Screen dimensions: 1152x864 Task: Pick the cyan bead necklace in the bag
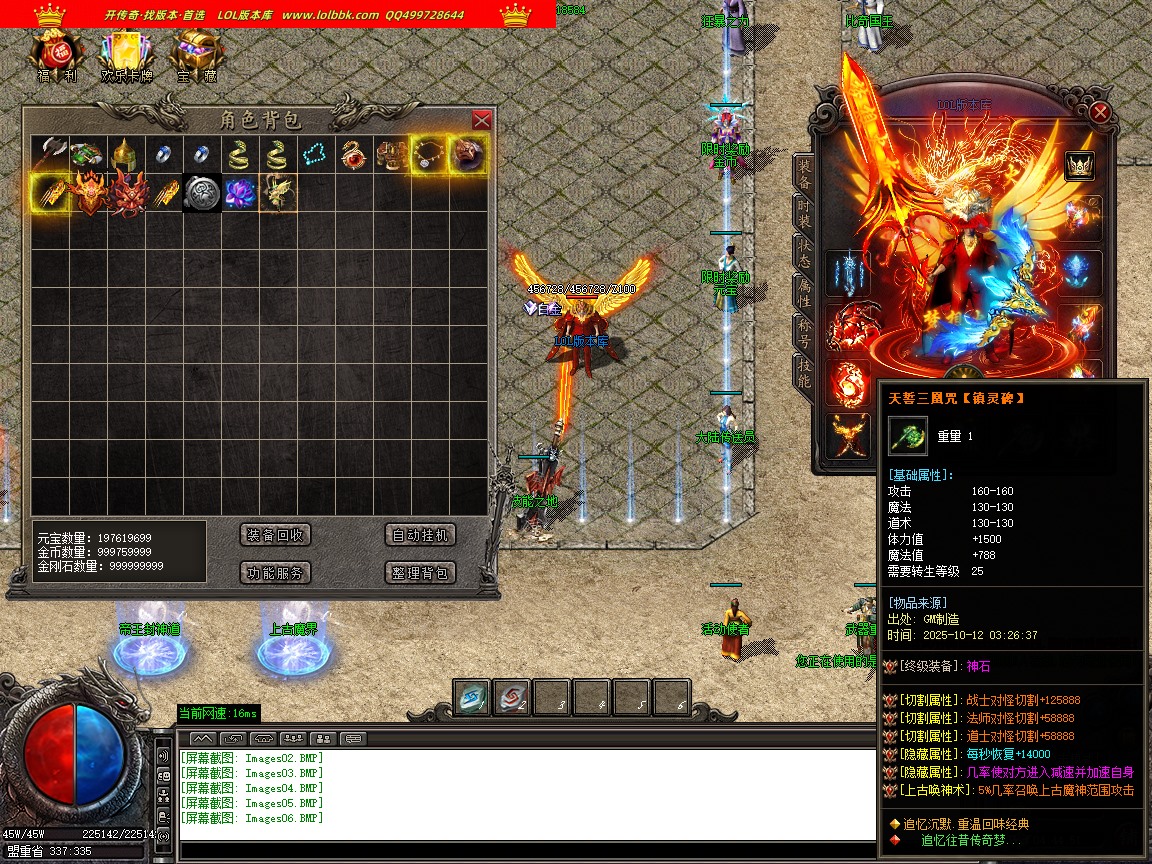(316, 154)
